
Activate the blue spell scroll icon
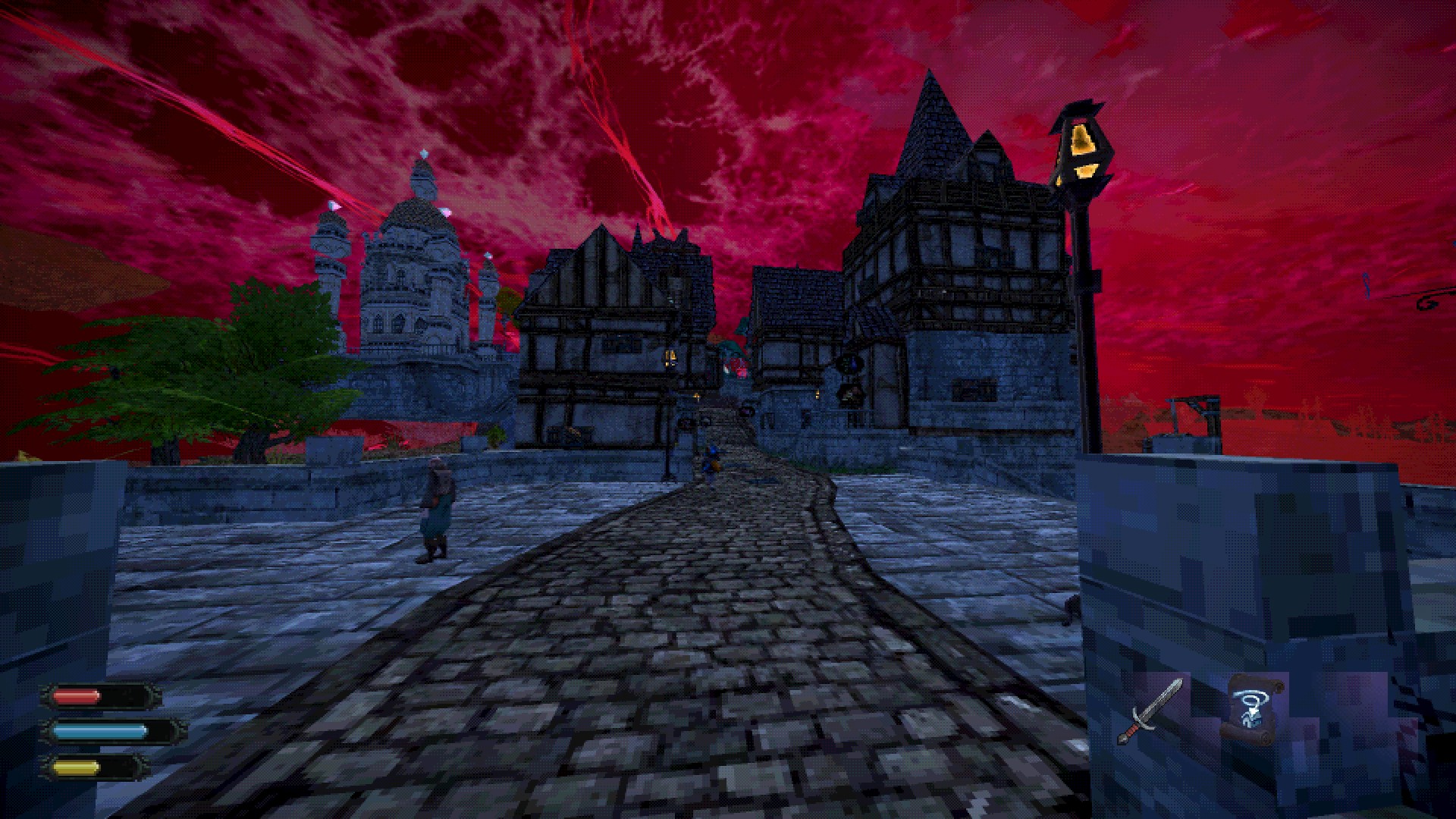click(1251, 708)
